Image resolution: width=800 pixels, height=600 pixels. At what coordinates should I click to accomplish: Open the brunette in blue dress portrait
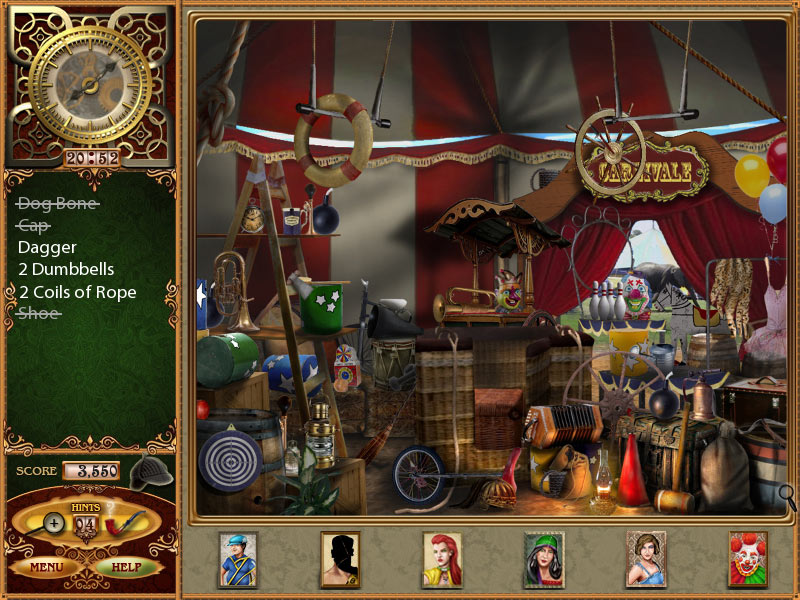pos(646,558)
